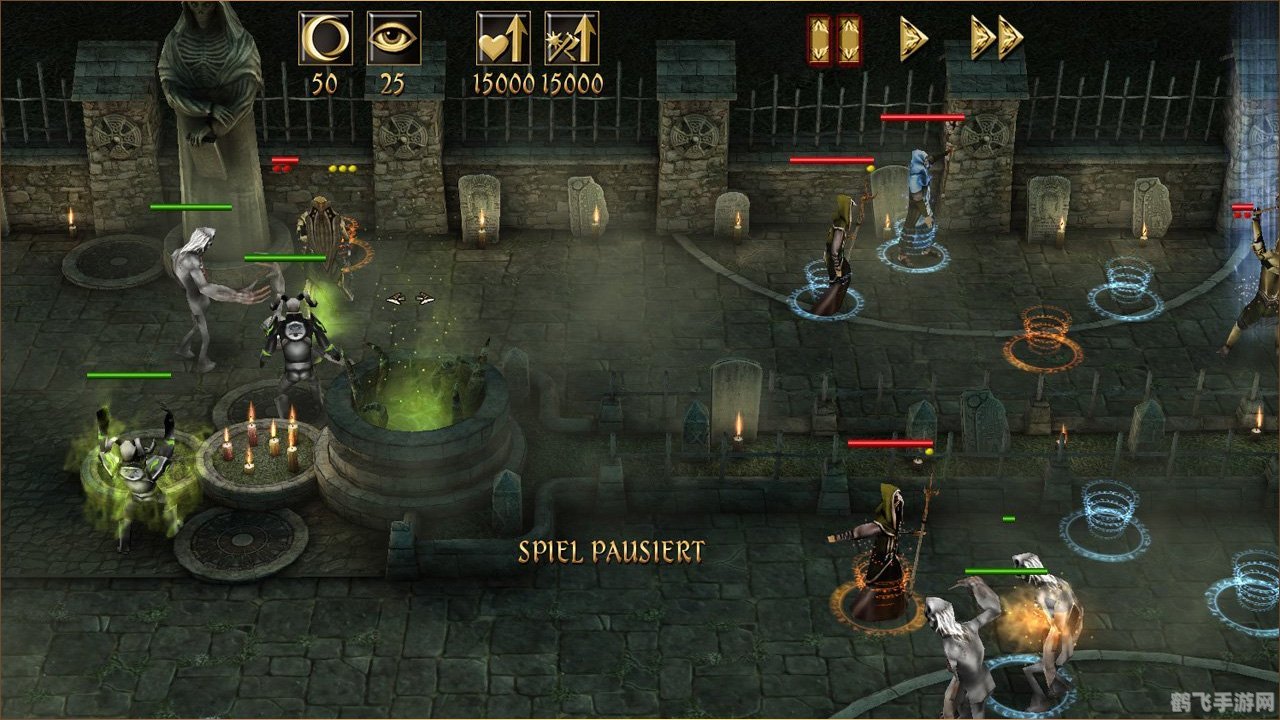Click the pause button

[x=834, y=40]
